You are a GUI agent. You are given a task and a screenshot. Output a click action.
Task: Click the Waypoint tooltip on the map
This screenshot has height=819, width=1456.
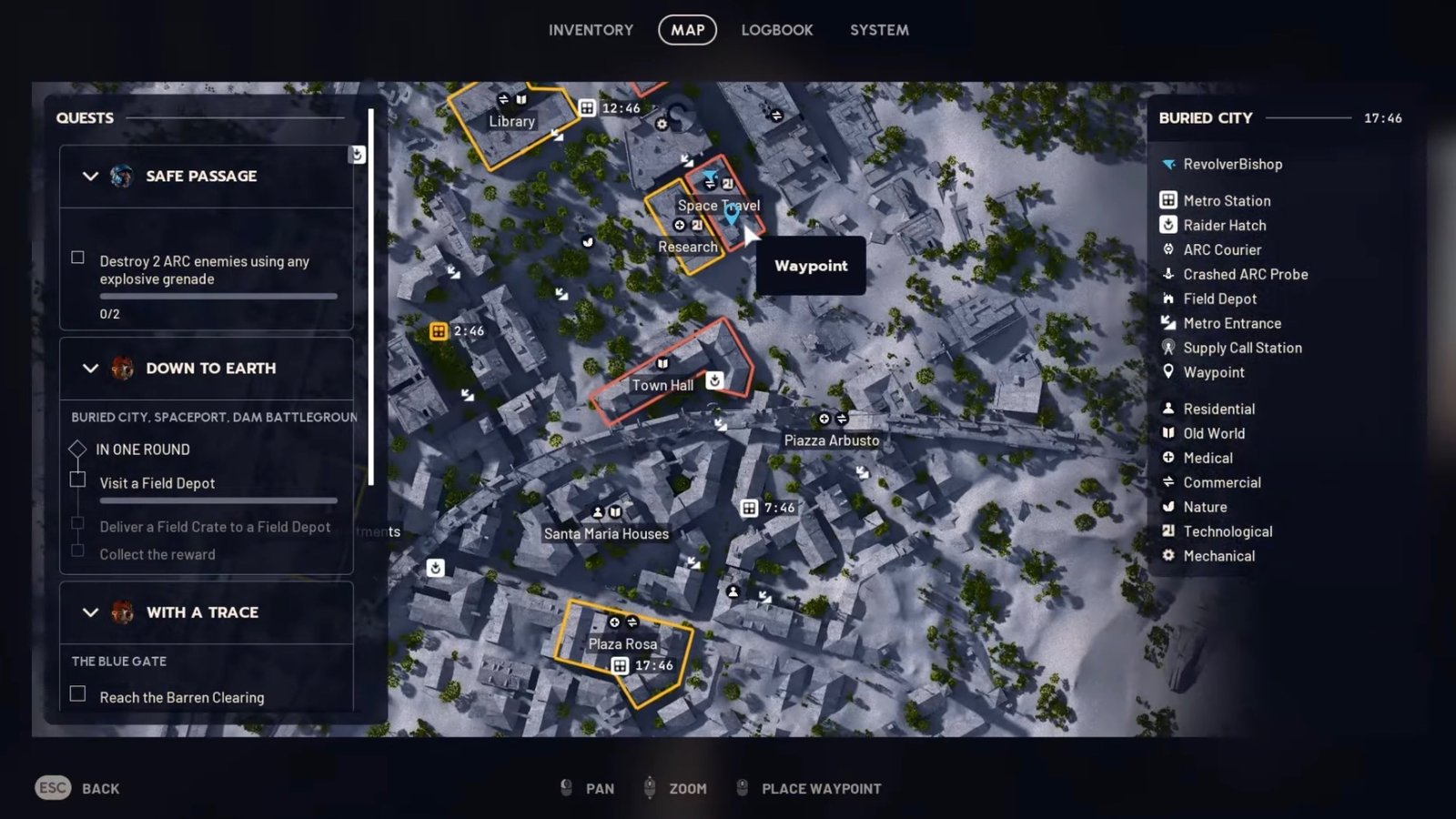tap(810, 267)
